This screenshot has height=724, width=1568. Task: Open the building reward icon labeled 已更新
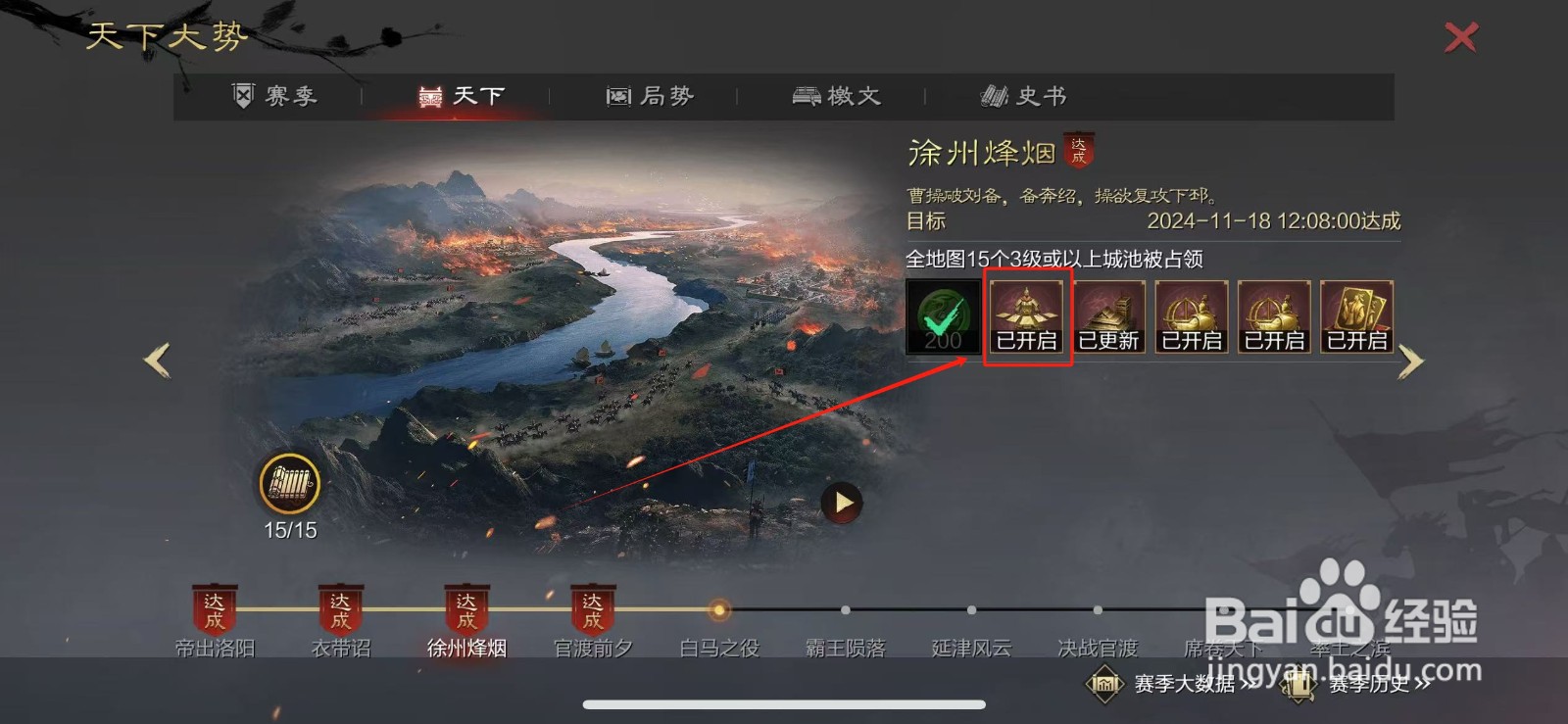(x=1109, y=315)
